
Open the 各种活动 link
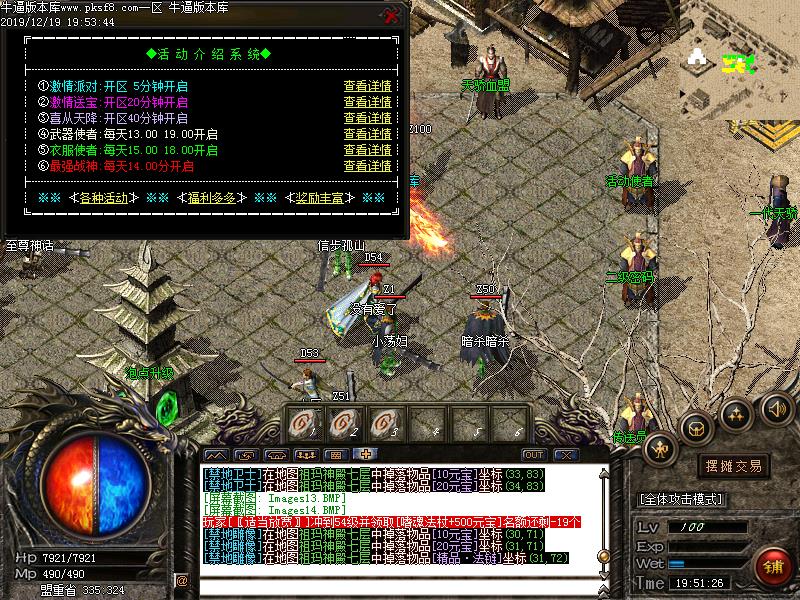pos(104,198)
